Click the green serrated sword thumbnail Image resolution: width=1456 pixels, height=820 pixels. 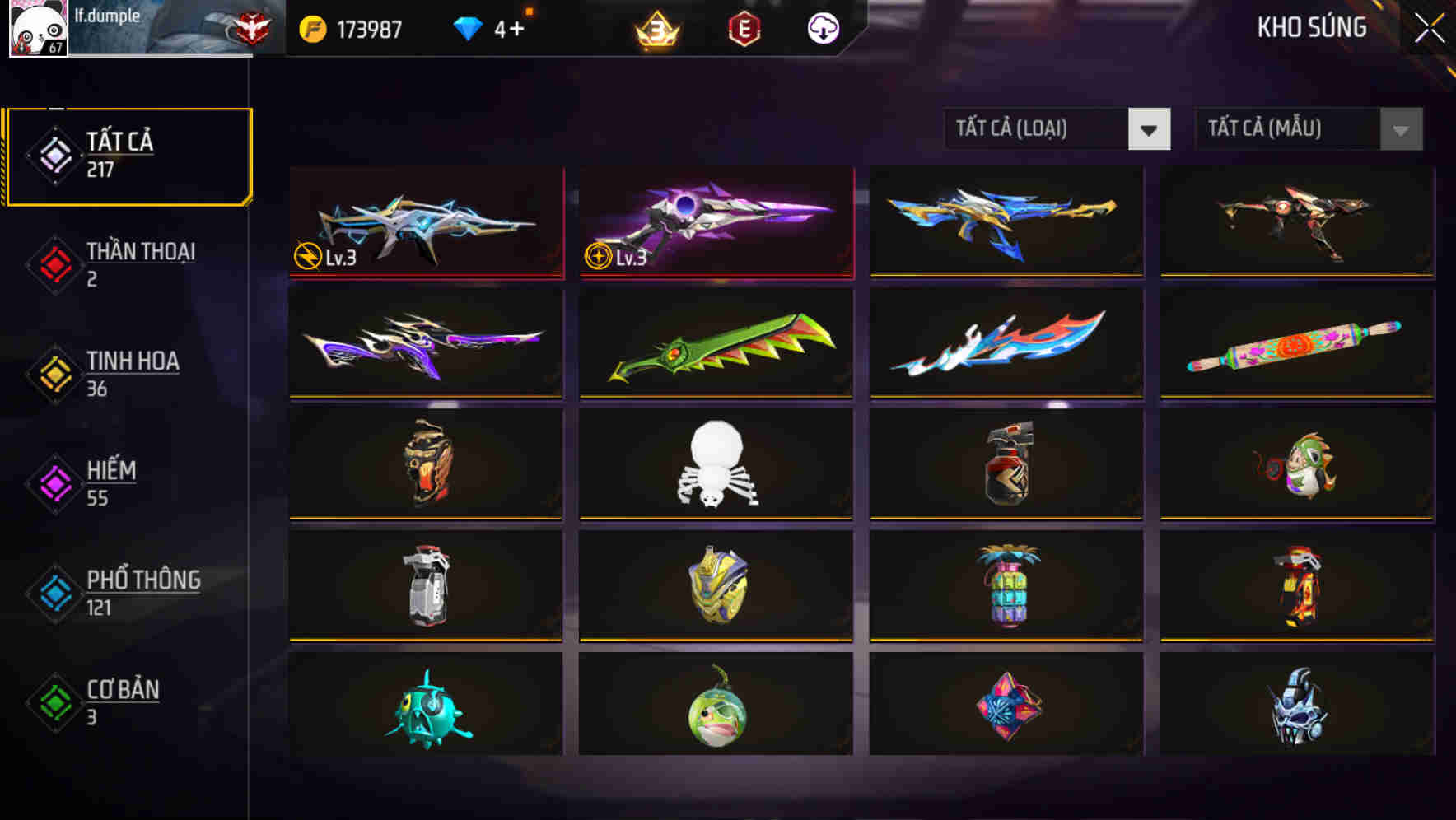click(x=715, y=344)
